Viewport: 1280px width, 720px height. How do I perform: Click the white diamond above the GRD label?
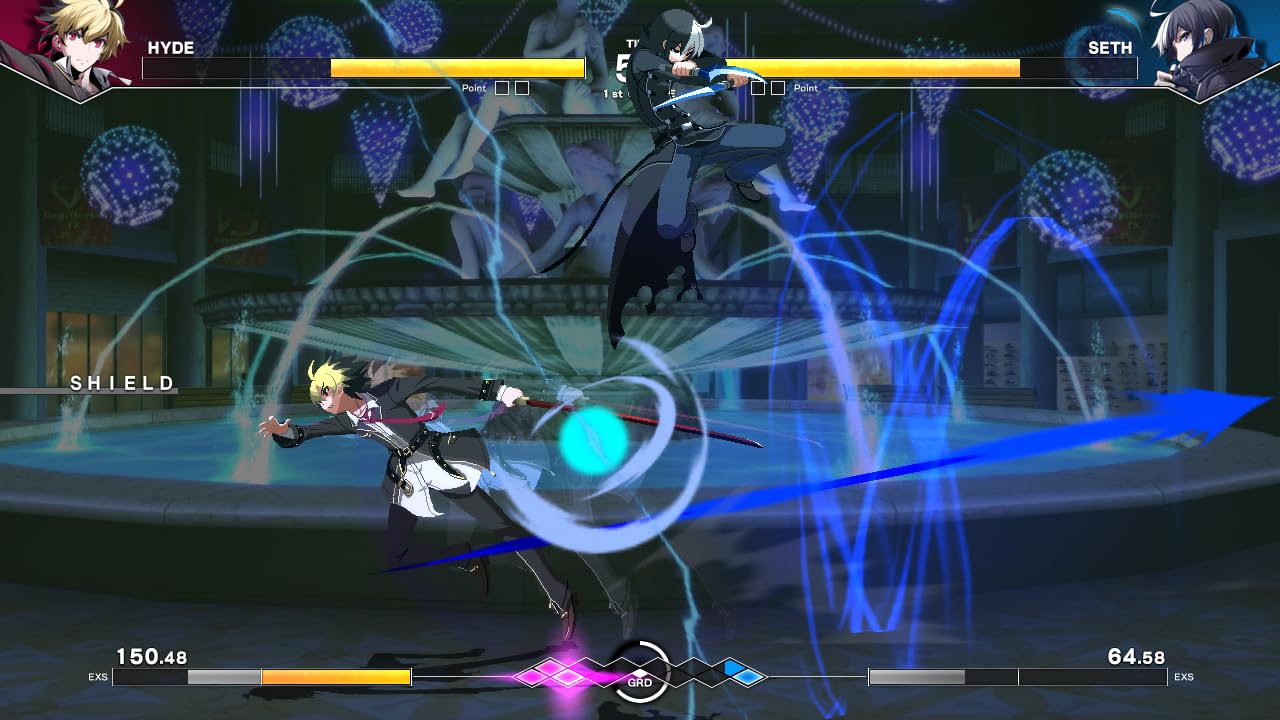pos(640,672)
